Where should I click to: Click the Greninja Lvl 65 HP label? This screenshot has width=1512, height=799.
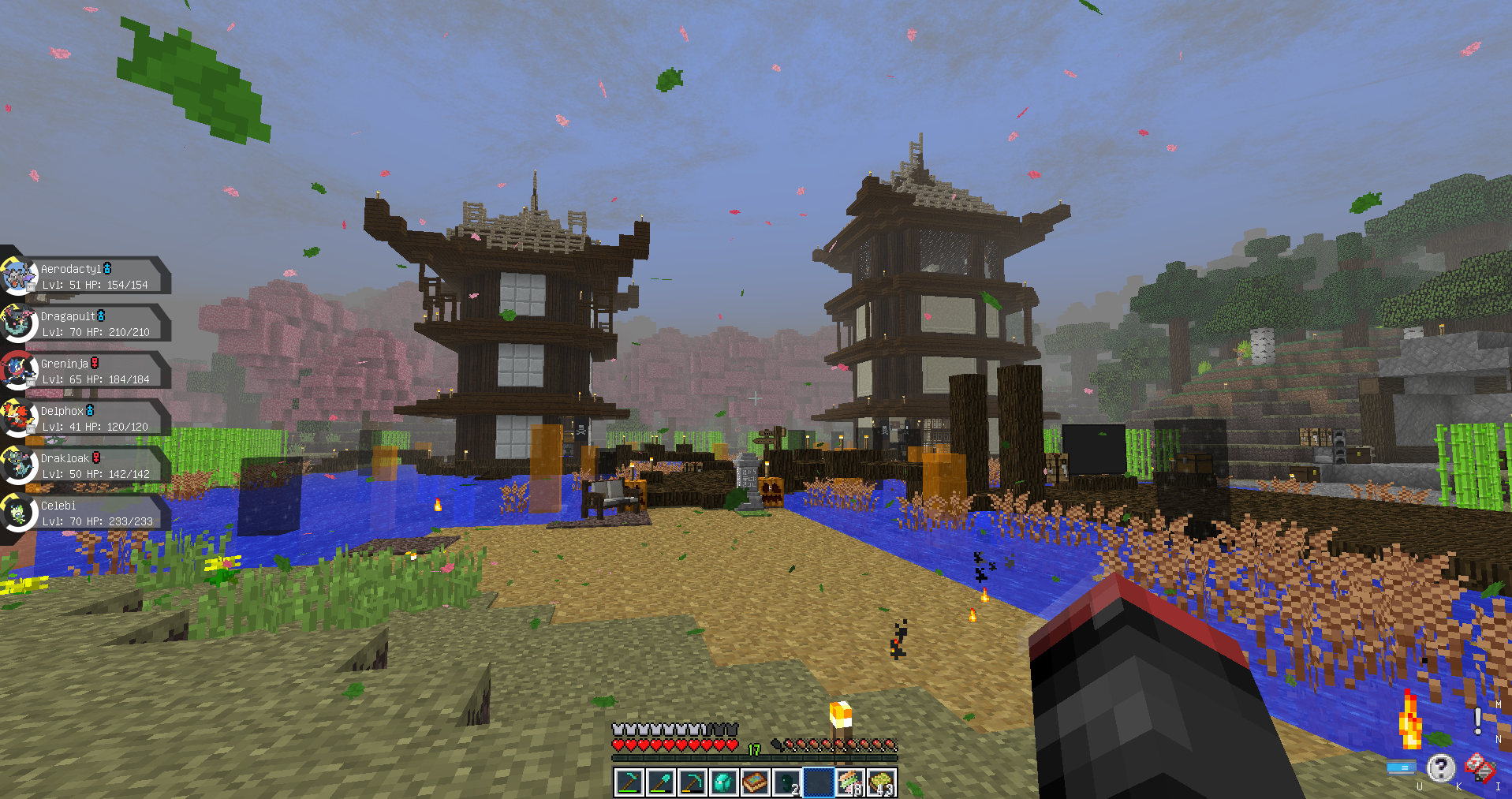[x=95, y=379]
